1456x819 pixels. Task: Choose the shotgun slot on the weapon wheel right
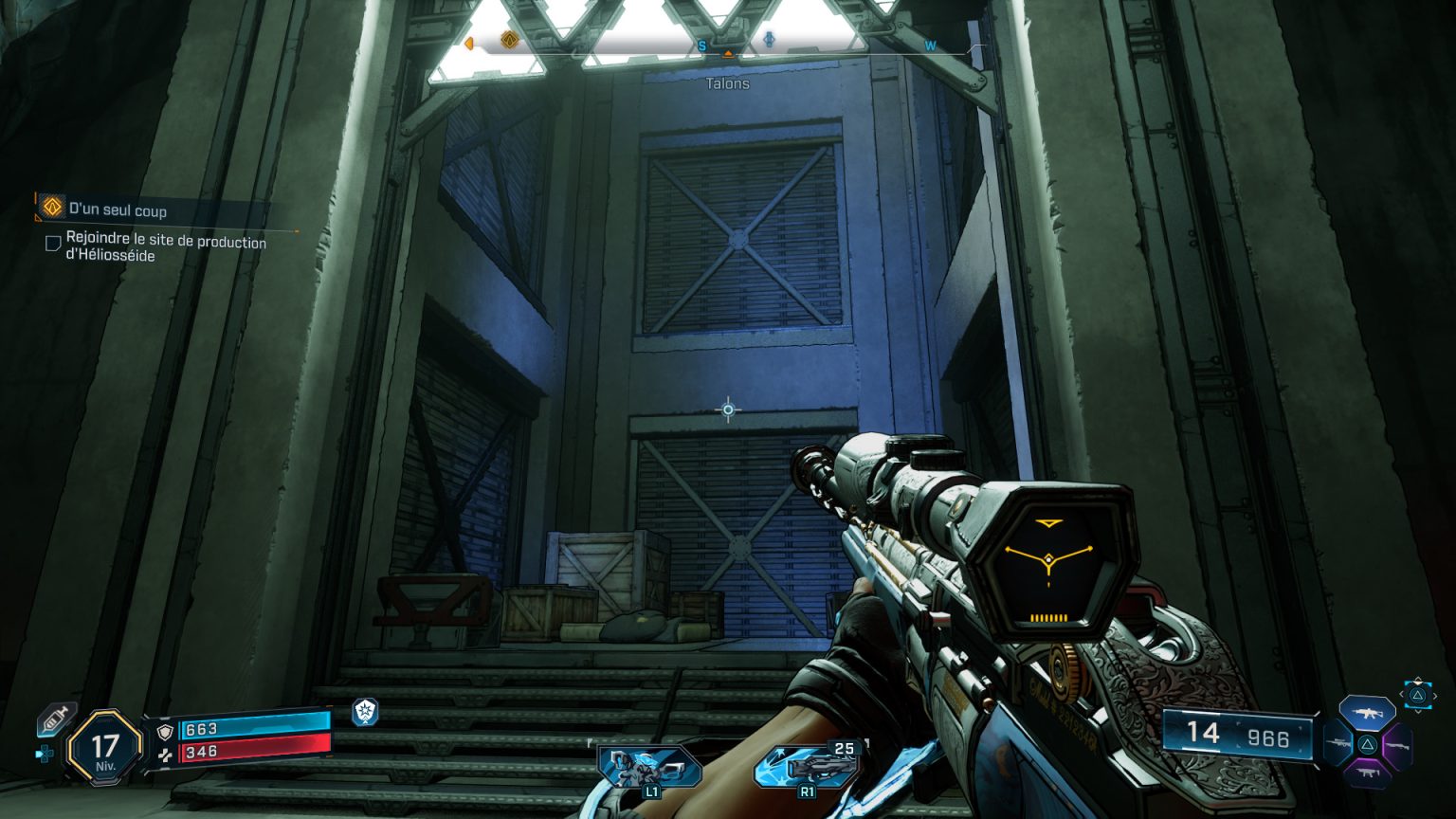coord(1398,746)
